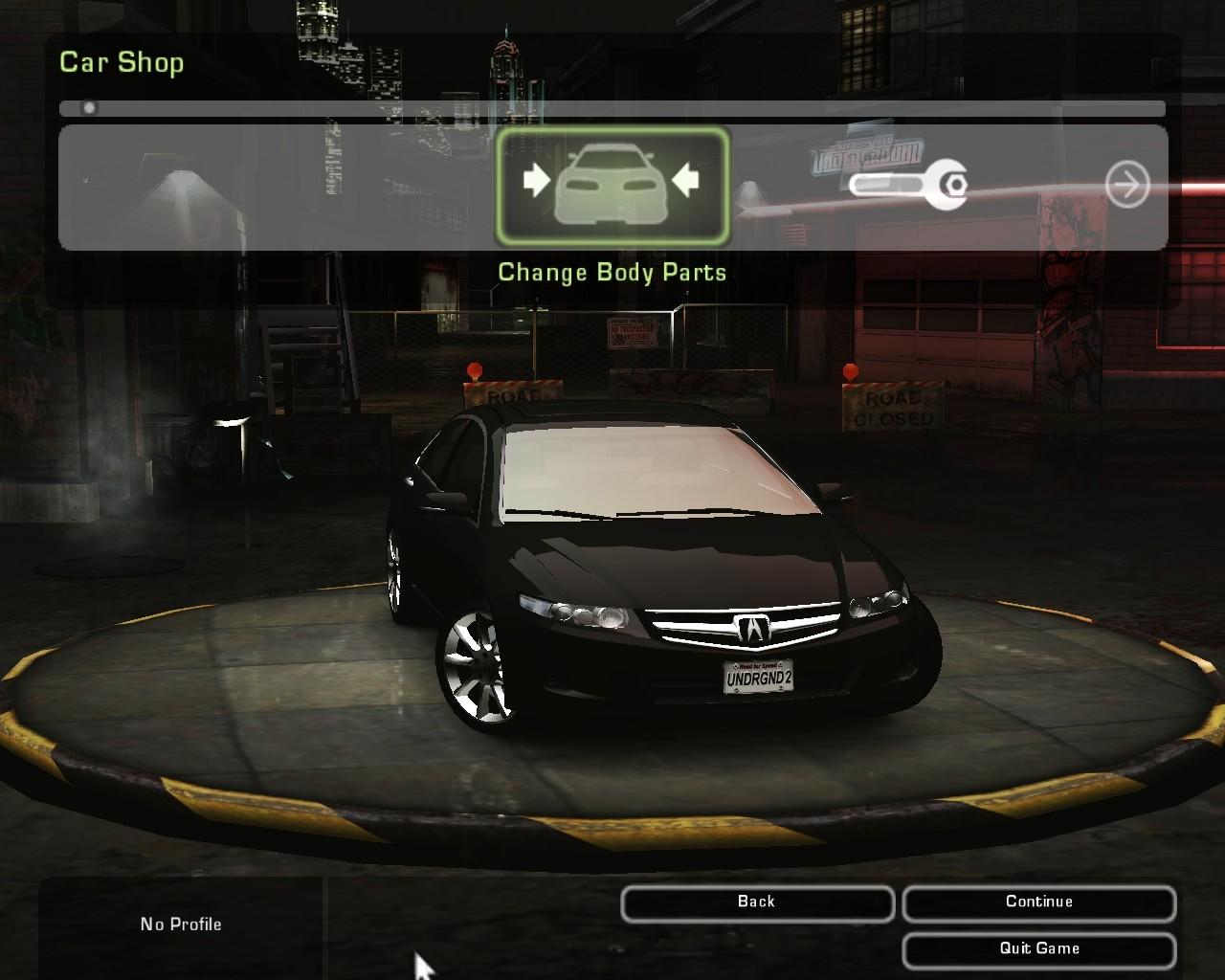Choose the wrench performance icon

click(909, 185)
